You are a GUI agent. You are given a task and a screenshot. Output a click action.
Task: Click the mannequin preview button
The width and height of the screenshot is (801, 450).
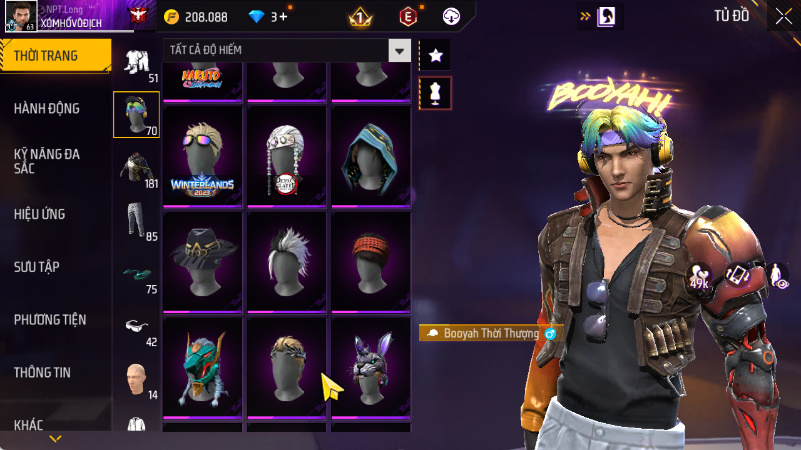point(435,92)
